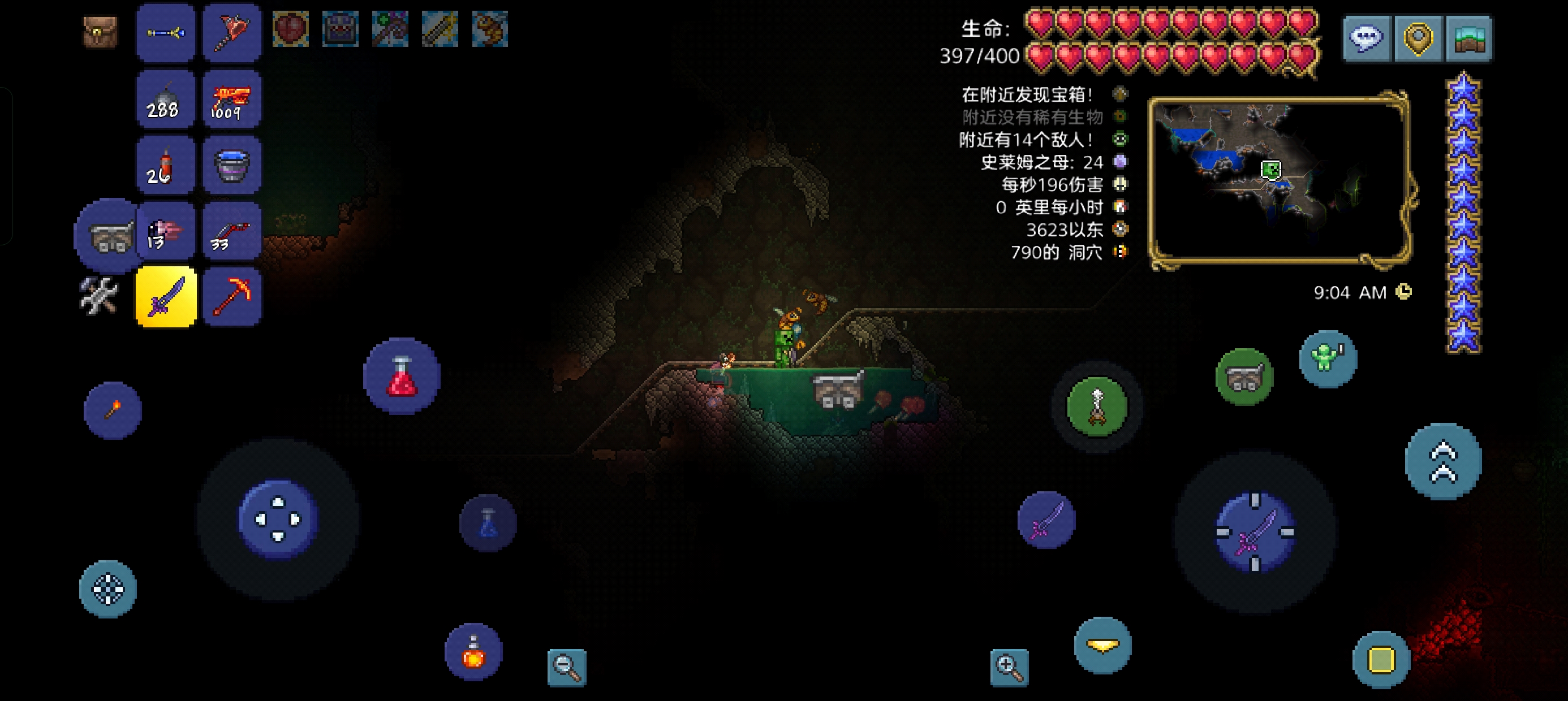This screenshot has width=1568, height=701.
Task: Zoom out with the minus magnifier
Action: click(x=567, y=668)
